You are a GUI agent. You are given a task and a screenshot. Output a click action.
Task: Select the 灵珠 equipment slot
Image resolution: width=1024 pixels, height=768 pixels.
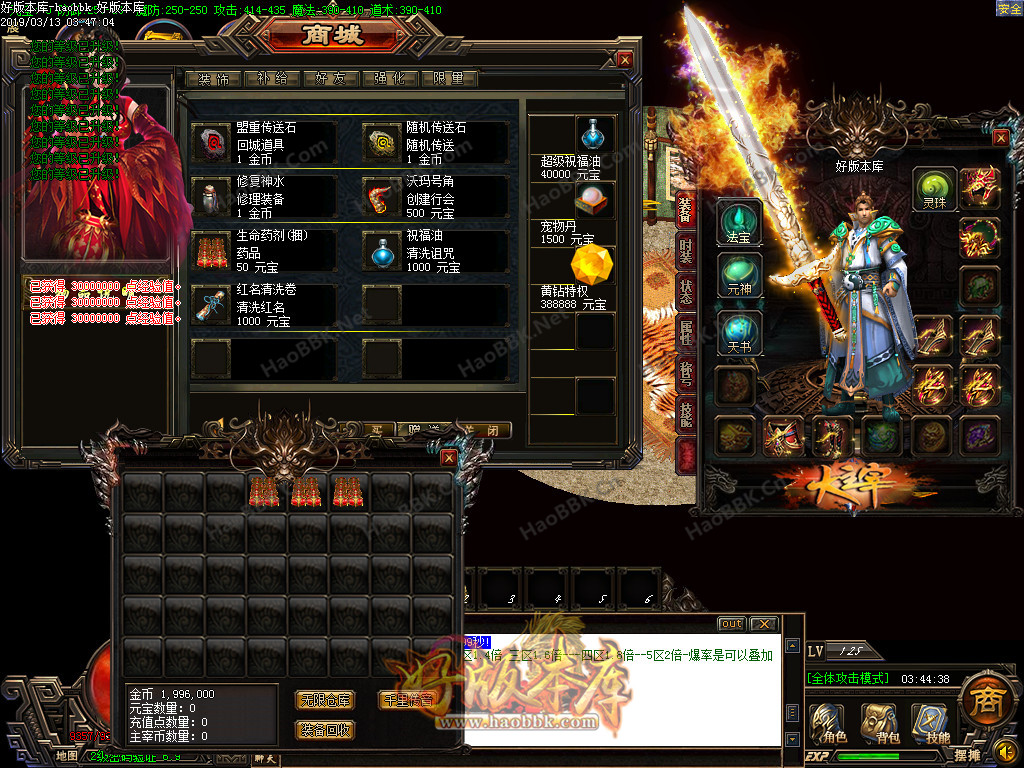click(x=934, y=187)
